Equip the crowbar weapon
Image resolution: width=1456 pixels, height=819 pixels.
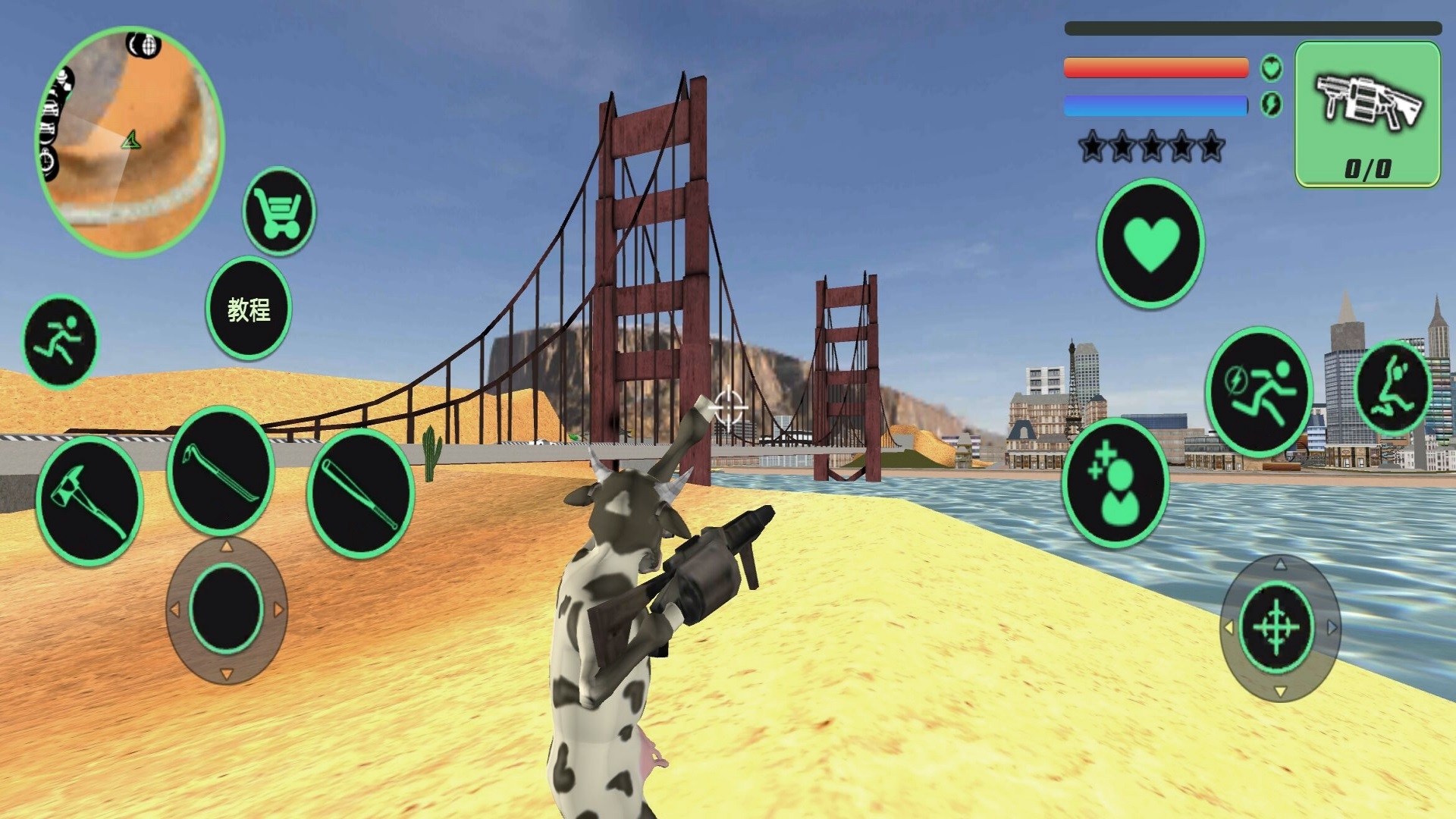coord(221,472)
